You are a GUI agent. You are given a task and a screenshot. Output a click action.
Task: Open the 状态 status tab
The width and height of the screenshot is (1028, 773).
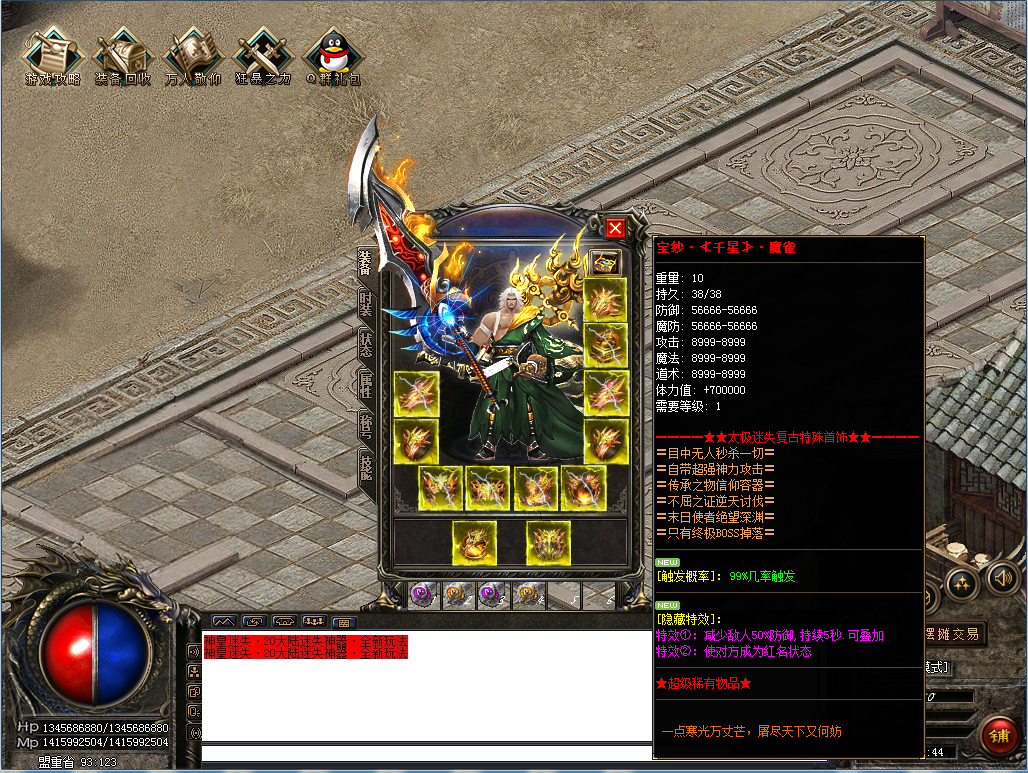coord(366,346)
